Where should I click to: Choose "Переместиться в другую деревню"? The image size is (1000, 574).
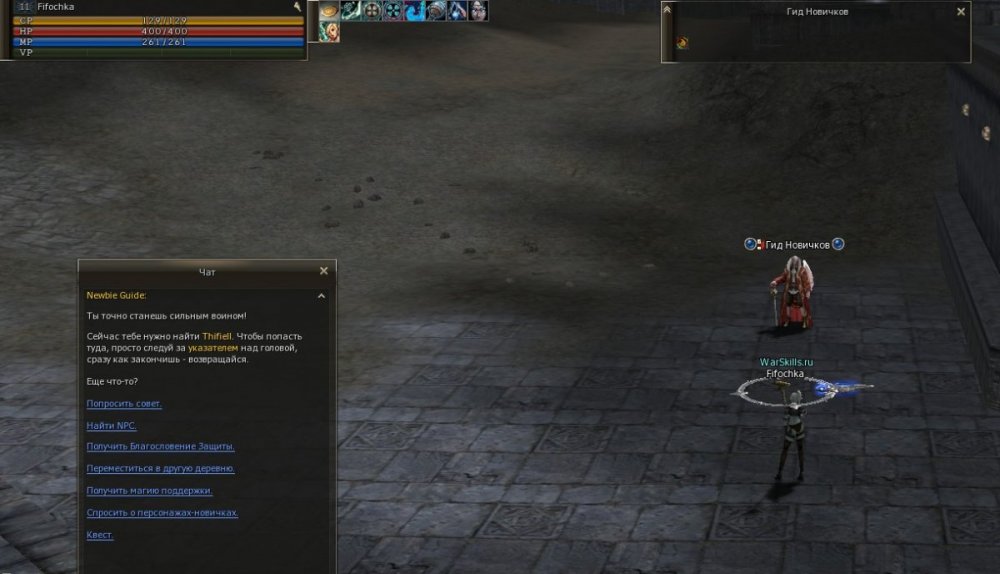click(161, 469)
